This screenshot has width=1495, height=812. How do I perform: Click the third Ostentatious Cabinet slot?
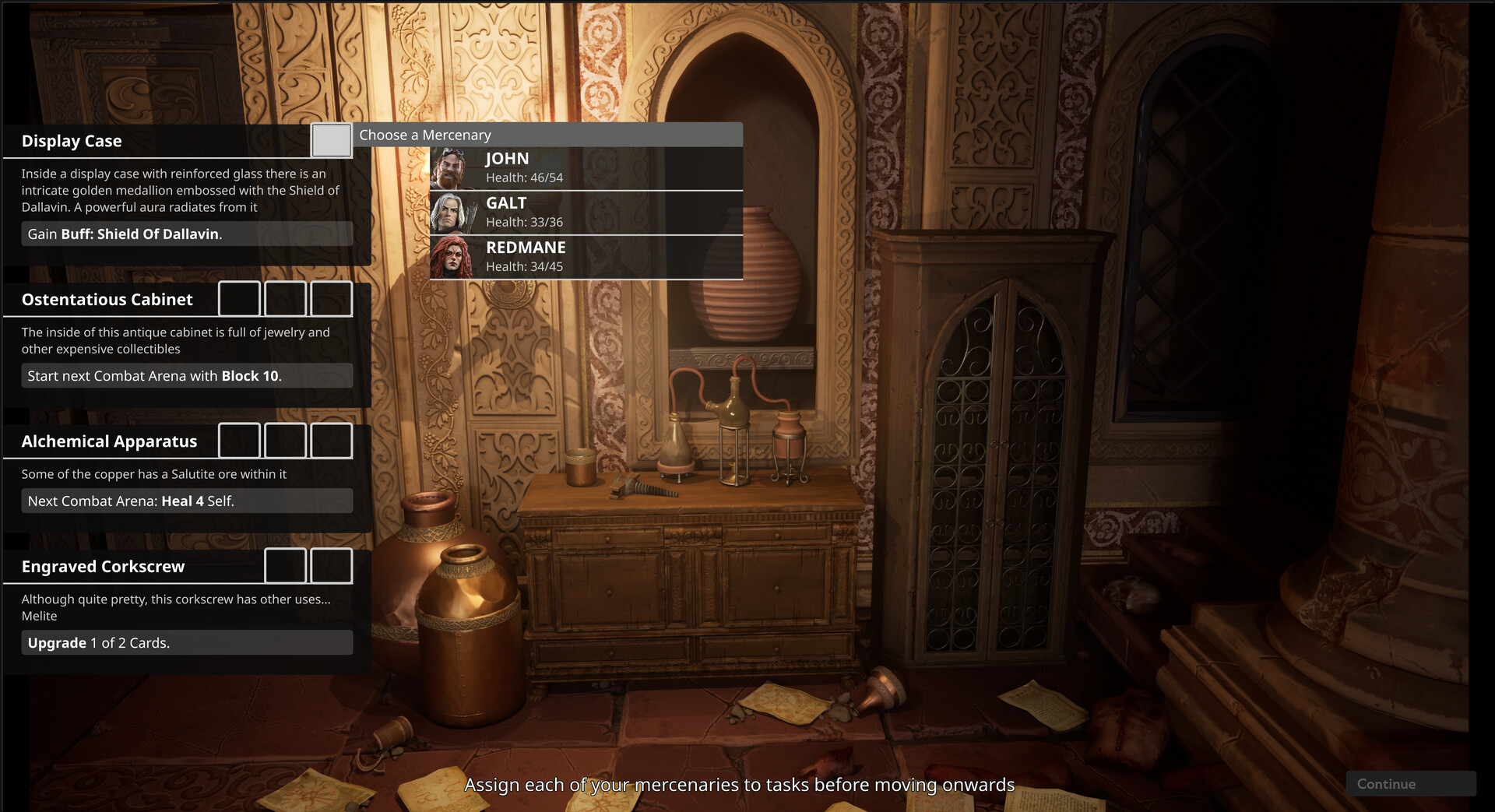(331, 299)
